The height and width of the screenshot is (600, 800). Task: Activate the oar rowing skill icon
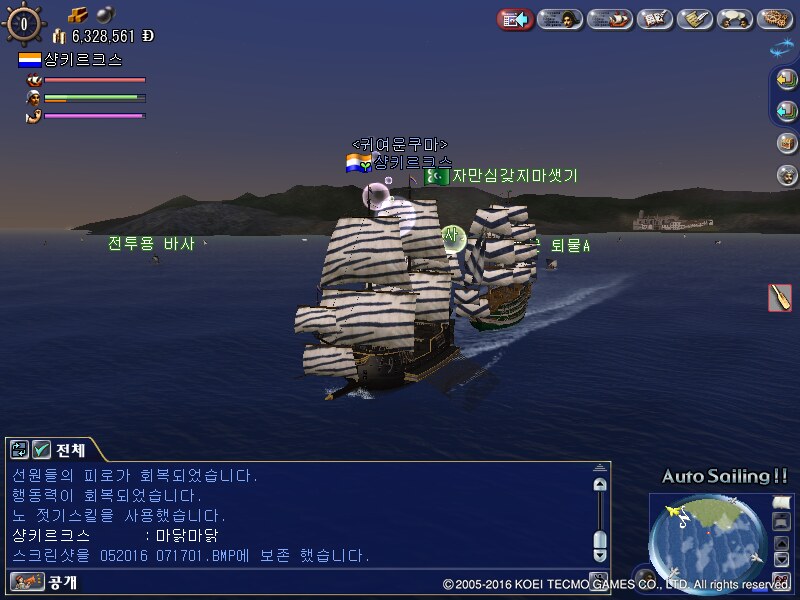pyautogui.click(x=780, y=297)
